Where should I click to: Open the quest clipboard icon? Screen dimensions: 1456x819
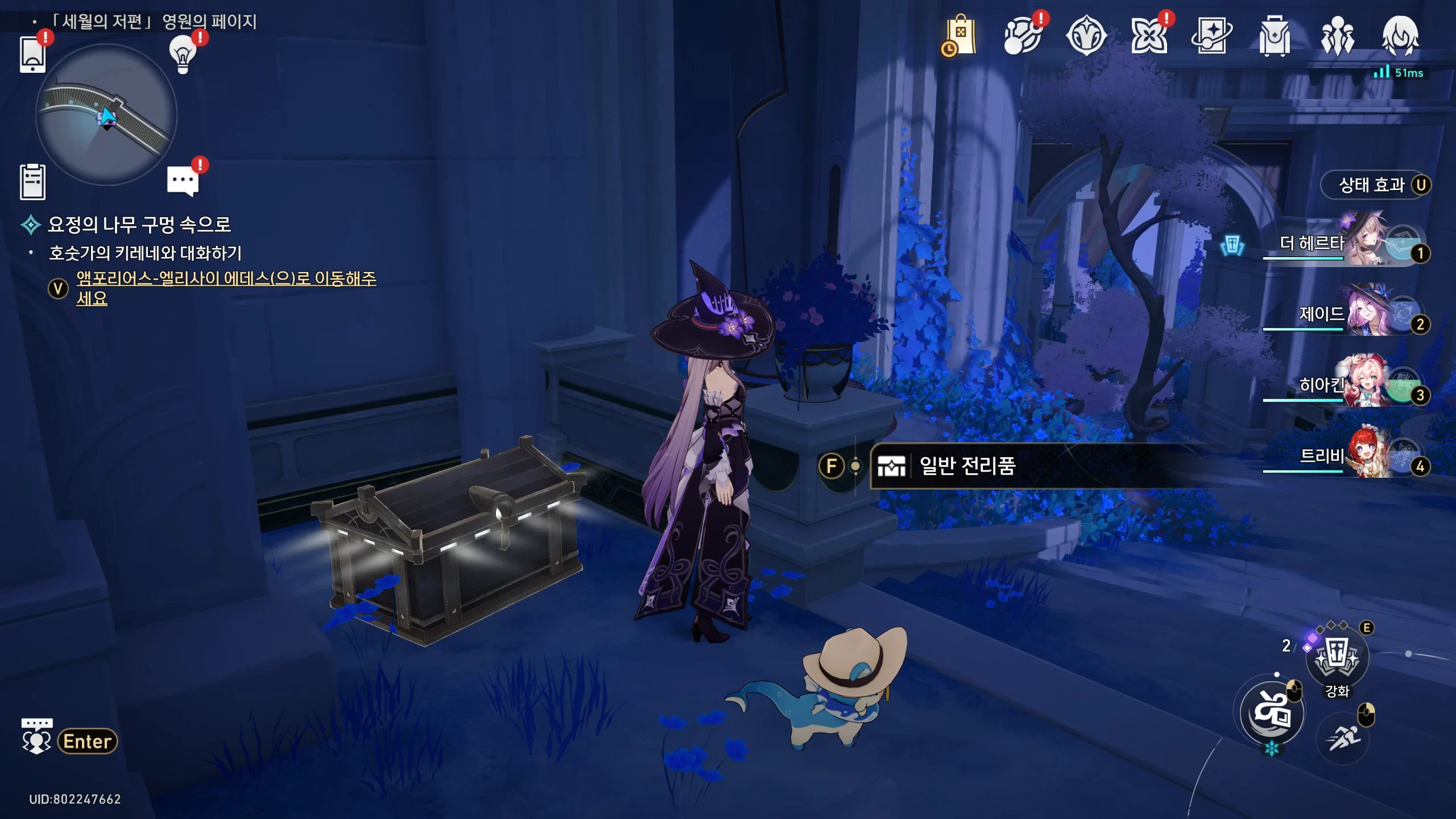(x=32, y=182)
